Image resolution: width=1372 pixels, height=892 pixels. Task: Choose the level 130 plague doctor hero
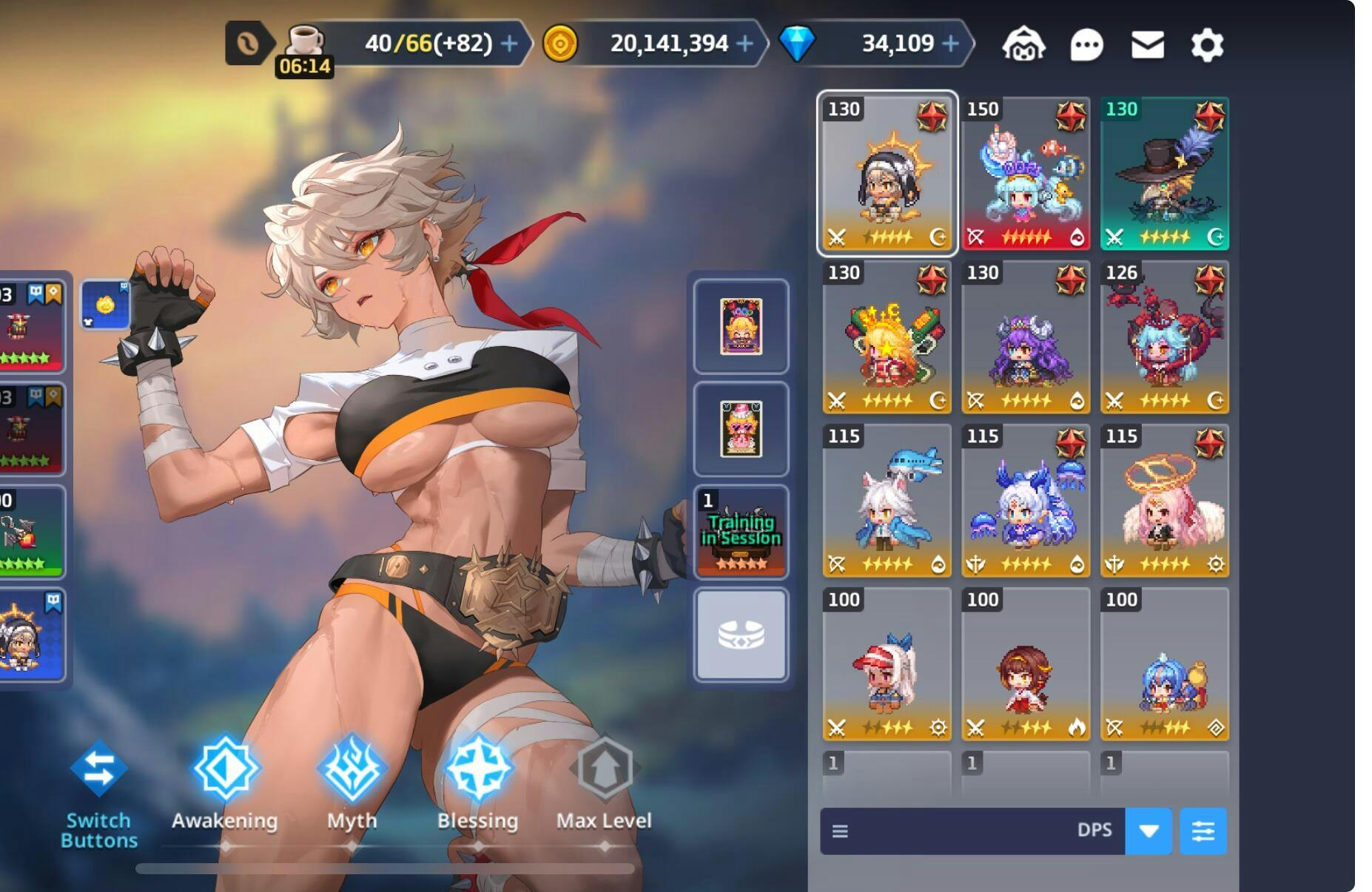pos(1164,173)
